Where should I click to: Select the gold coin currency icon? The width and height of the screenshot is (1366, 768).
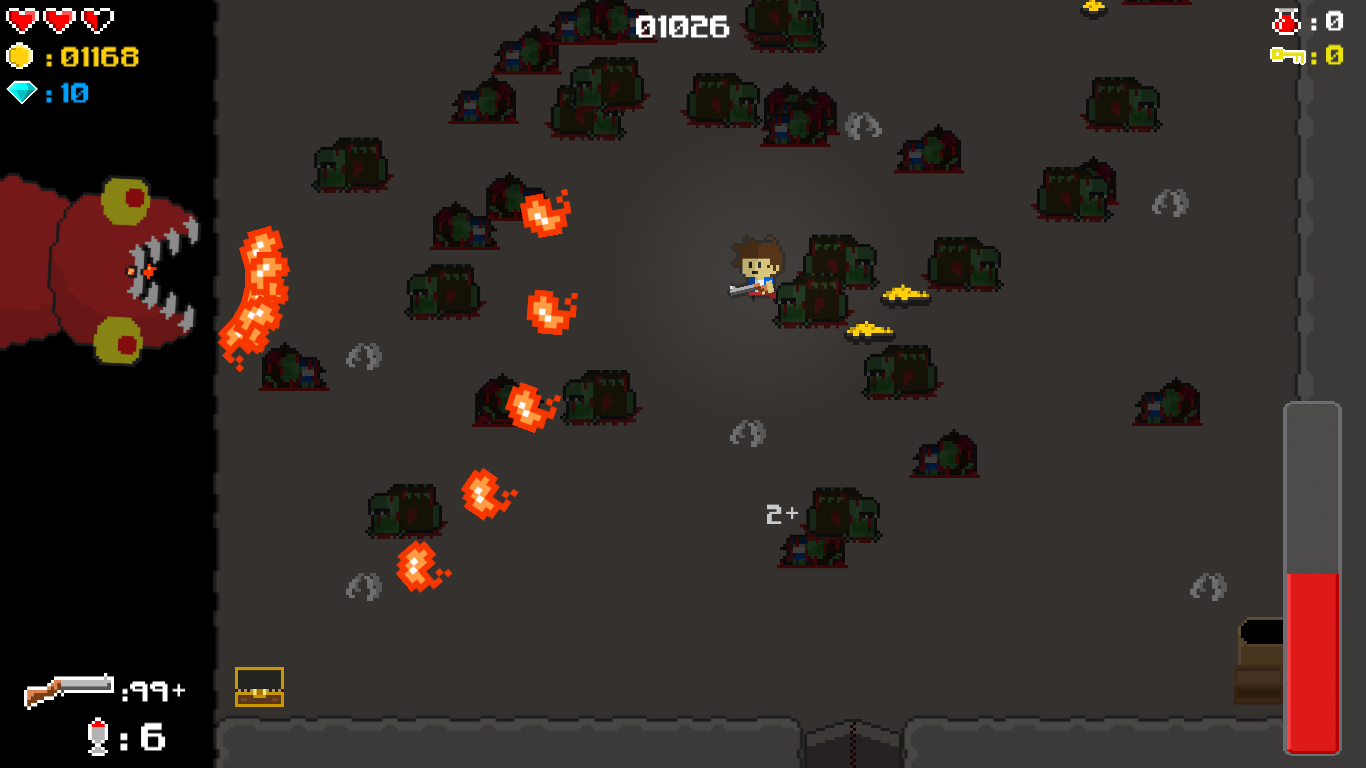[x=20, y=56]
